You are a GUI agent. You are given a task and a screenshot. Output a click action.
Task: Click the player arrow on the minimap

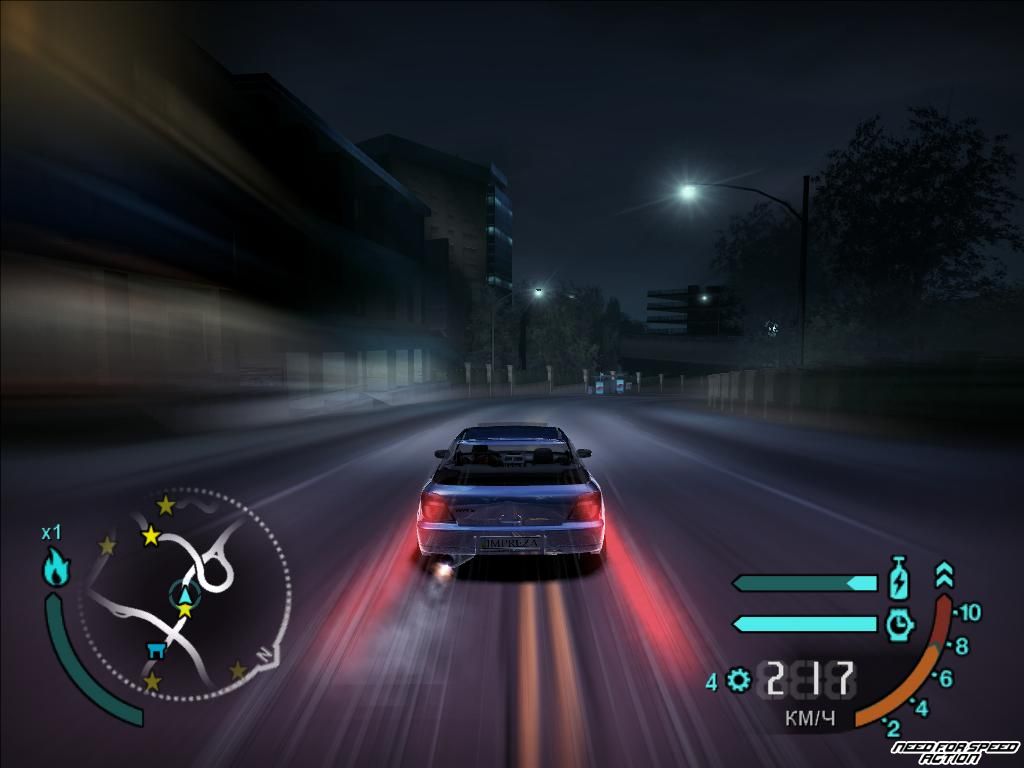coord(185,594)
